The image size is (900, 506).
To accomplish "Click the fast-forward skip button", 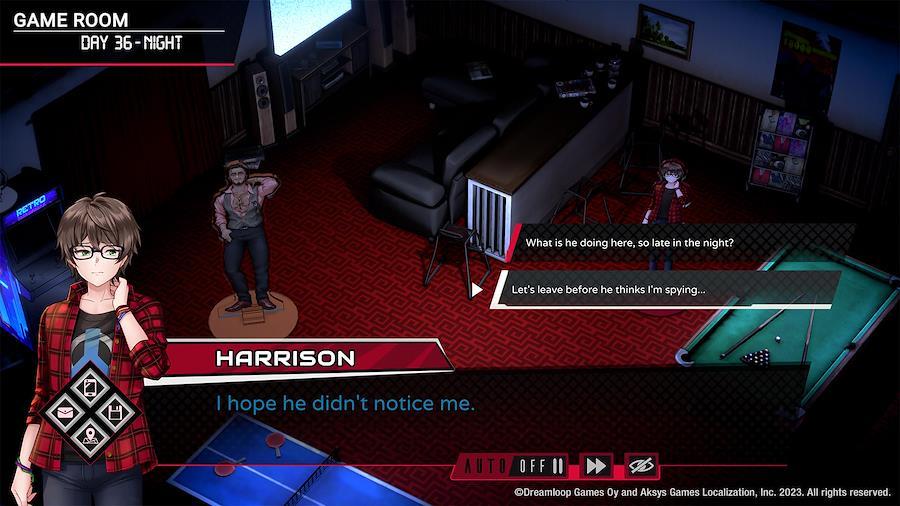I will (596, 465).
